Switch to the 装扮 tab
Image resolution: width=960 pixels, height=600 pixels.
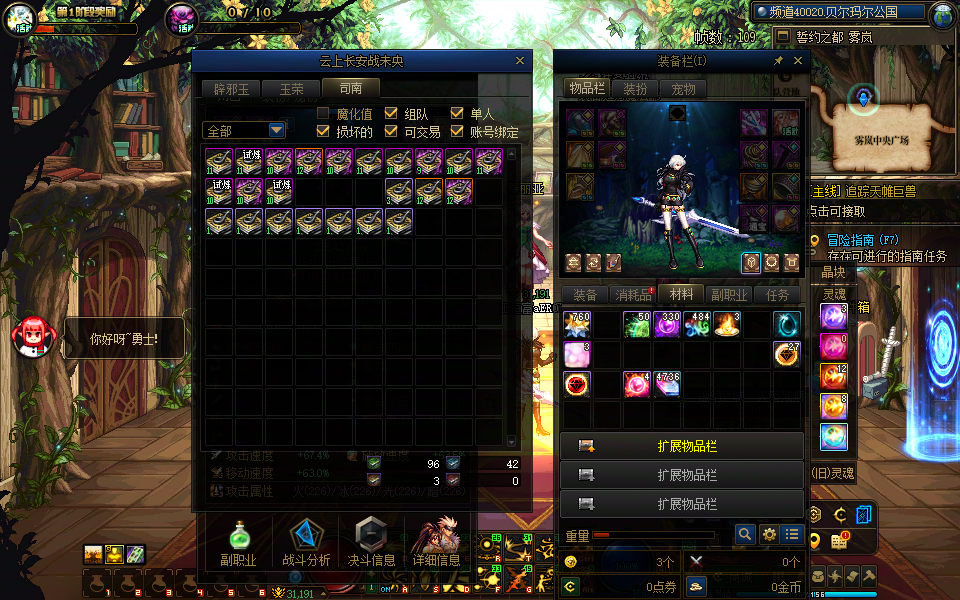635,89
